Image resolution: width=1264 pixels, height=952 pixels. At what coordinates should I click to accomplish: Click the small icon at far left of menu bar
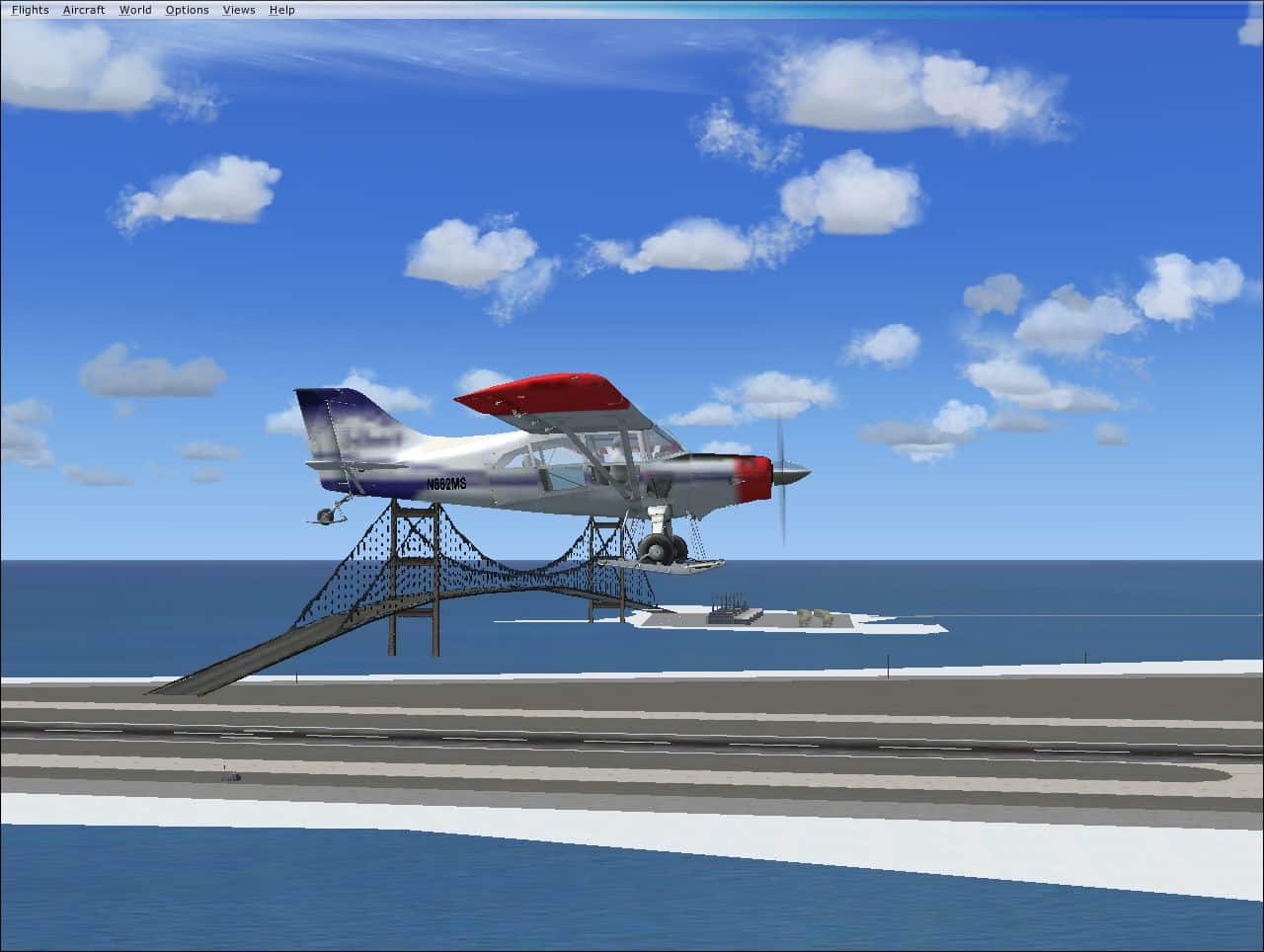point(6,9)
